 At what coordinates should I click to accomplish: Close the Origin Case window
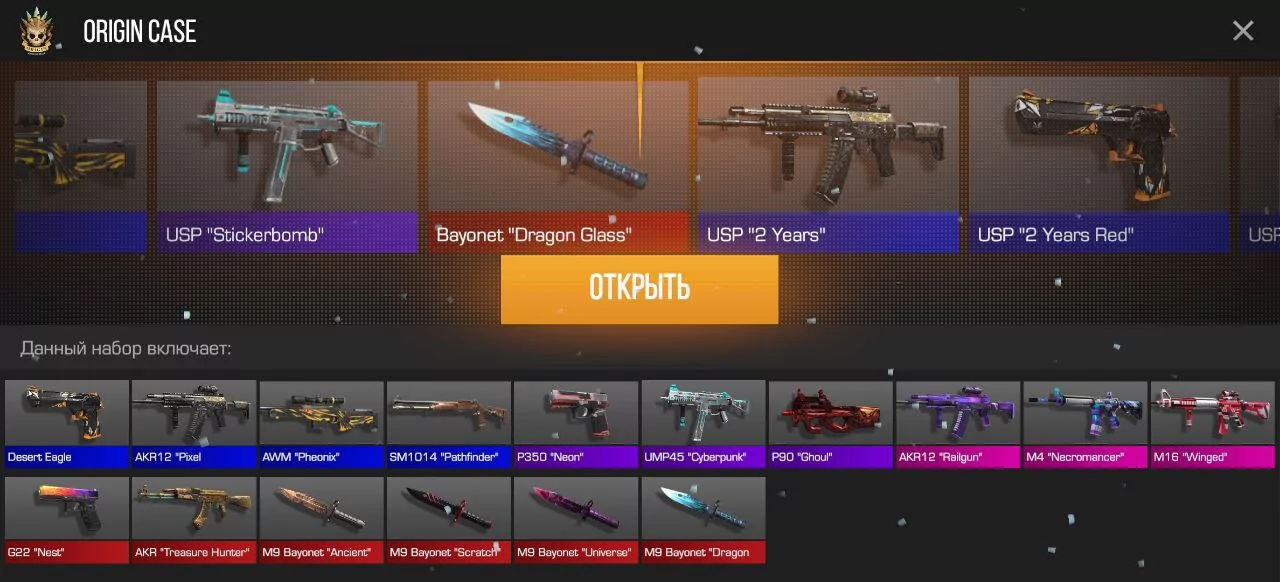[1243, 31]
